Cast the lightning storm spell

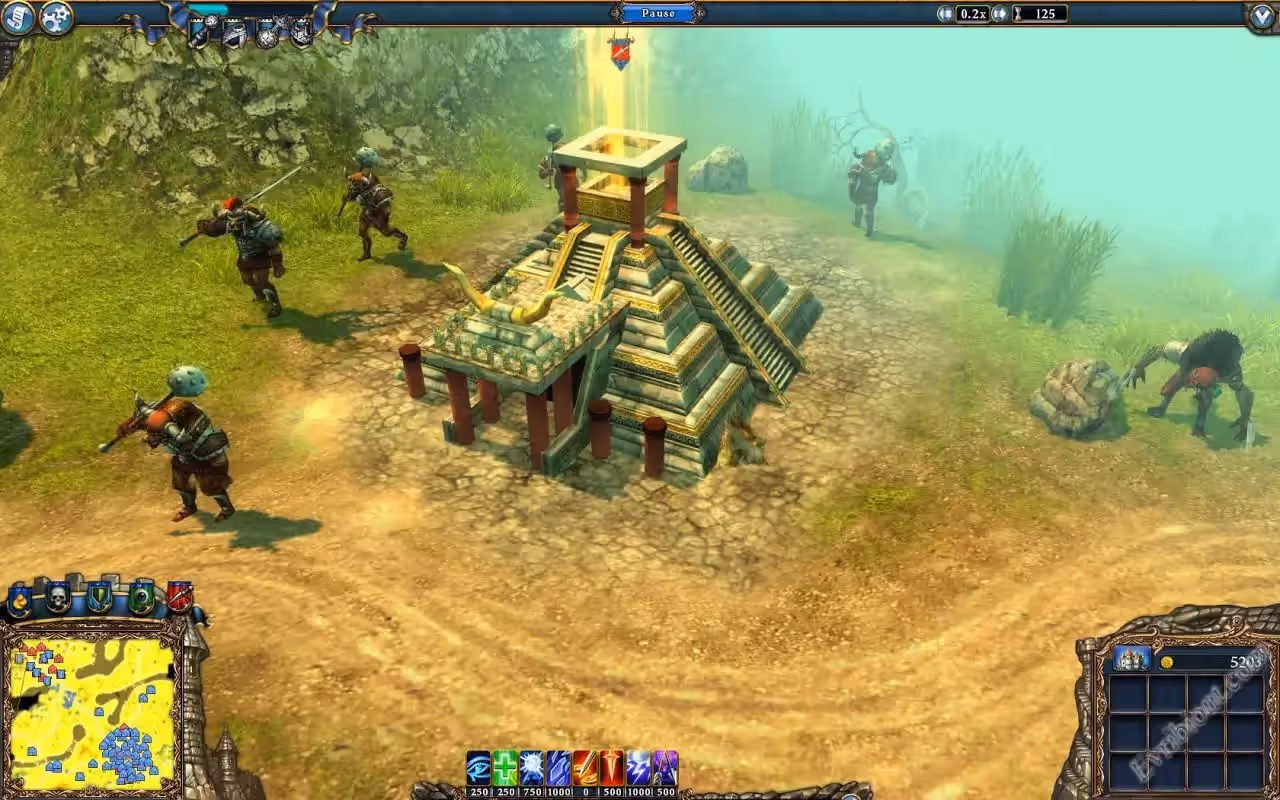point(638,768)
